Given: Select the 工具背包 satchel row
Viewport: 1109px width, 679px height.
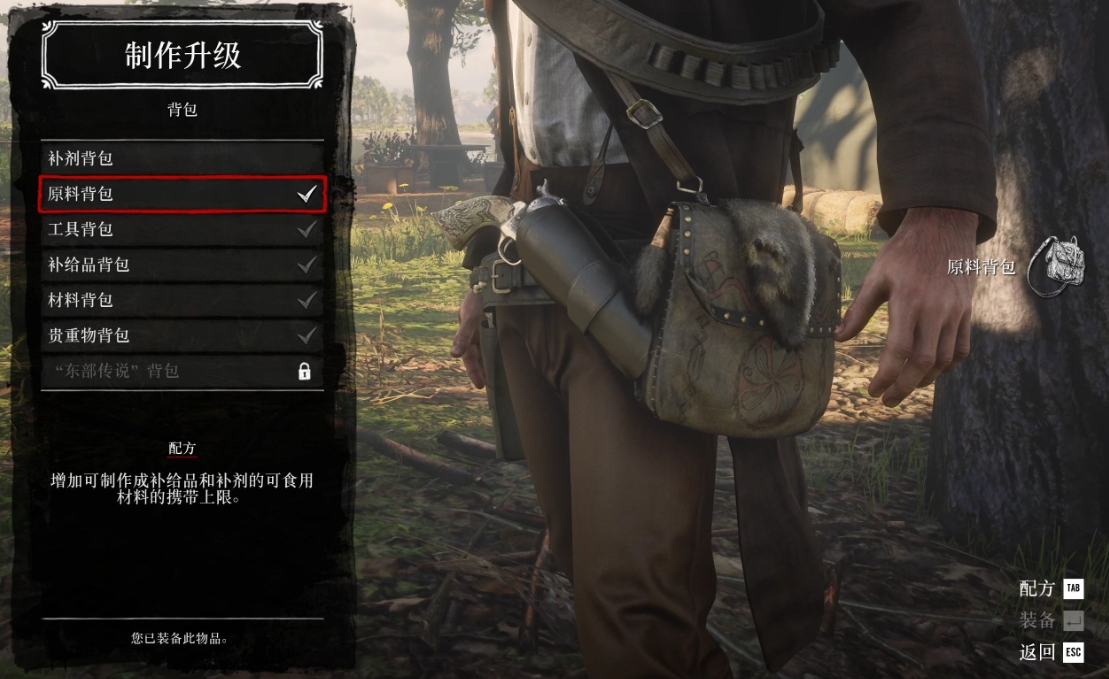Looking at the screenshot, I should pos(182,229).
